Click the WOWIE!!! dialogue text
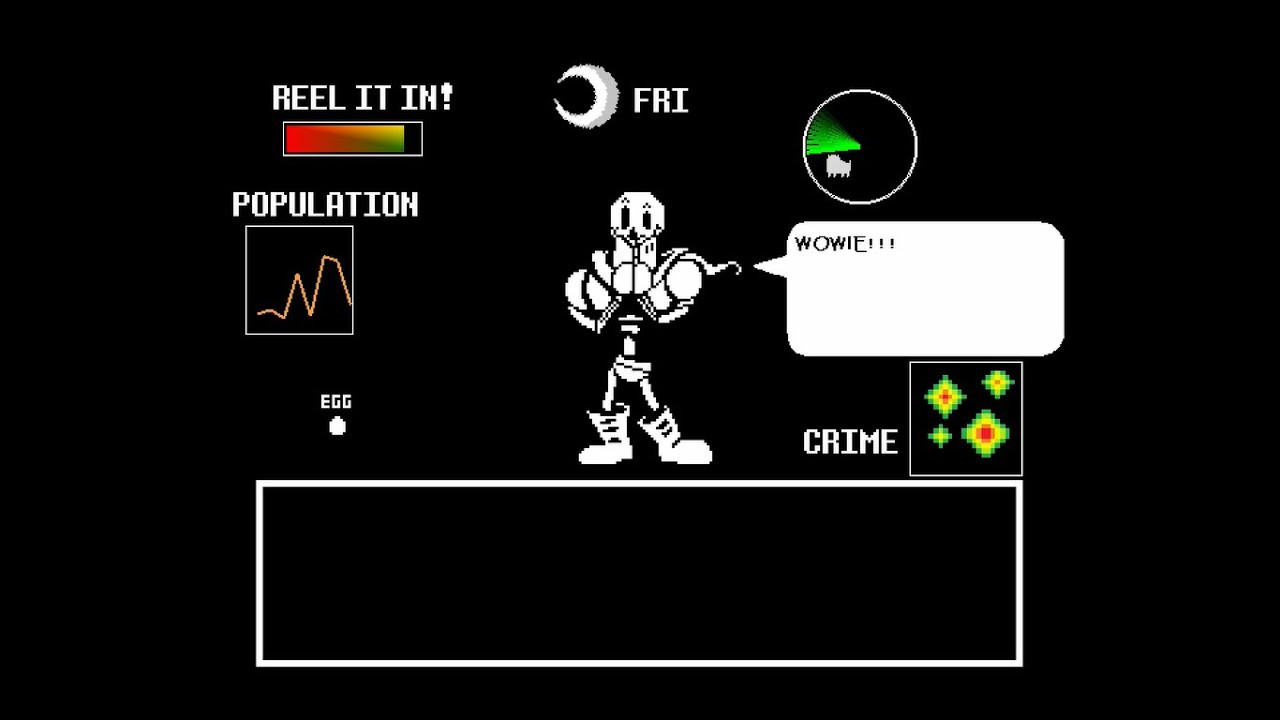Screen dimensions: 1280x720 pyautogui.click(x=845, y=243)
